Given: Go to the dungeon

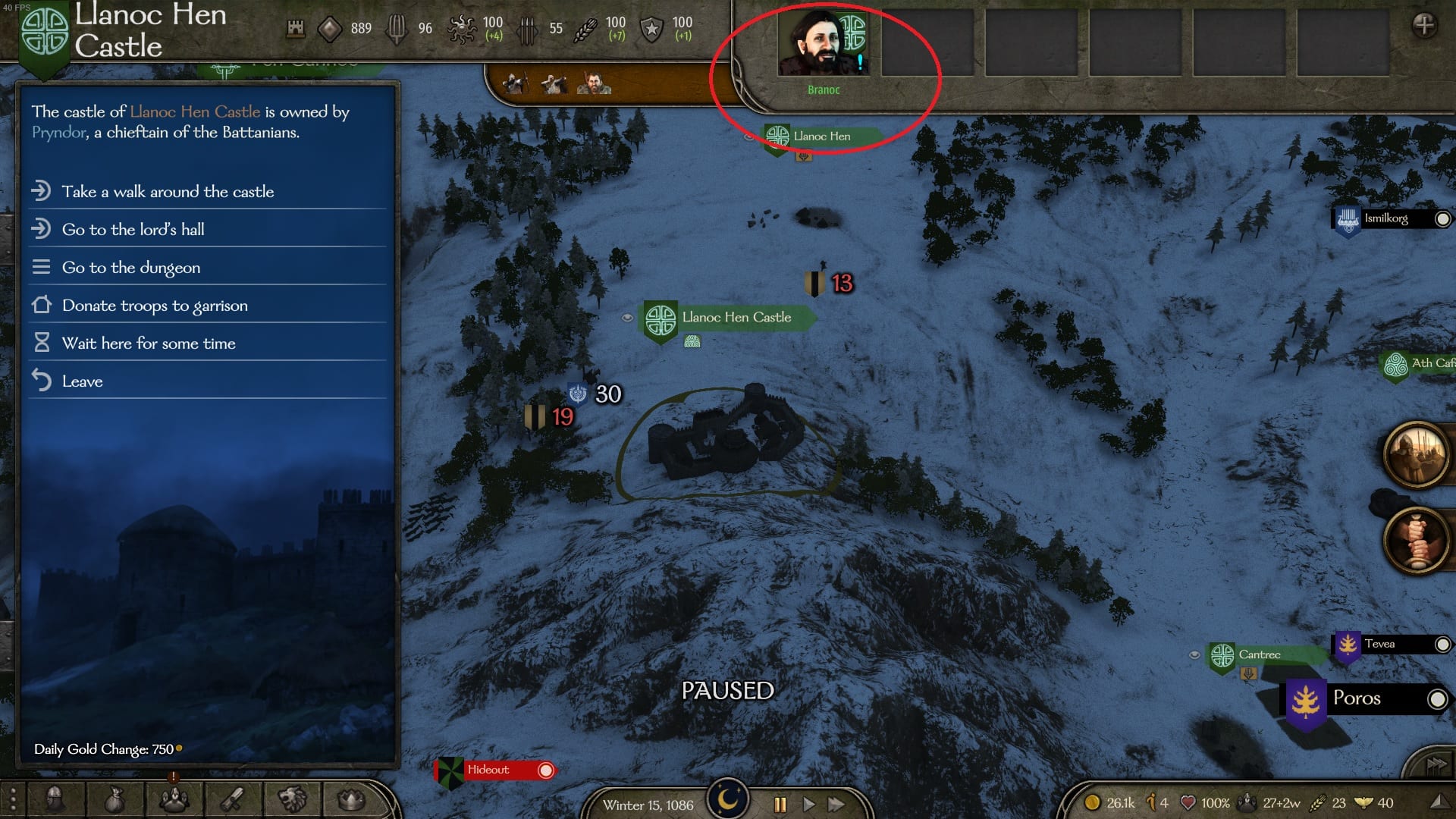Looking at the screenshot, I should [130, 268].
